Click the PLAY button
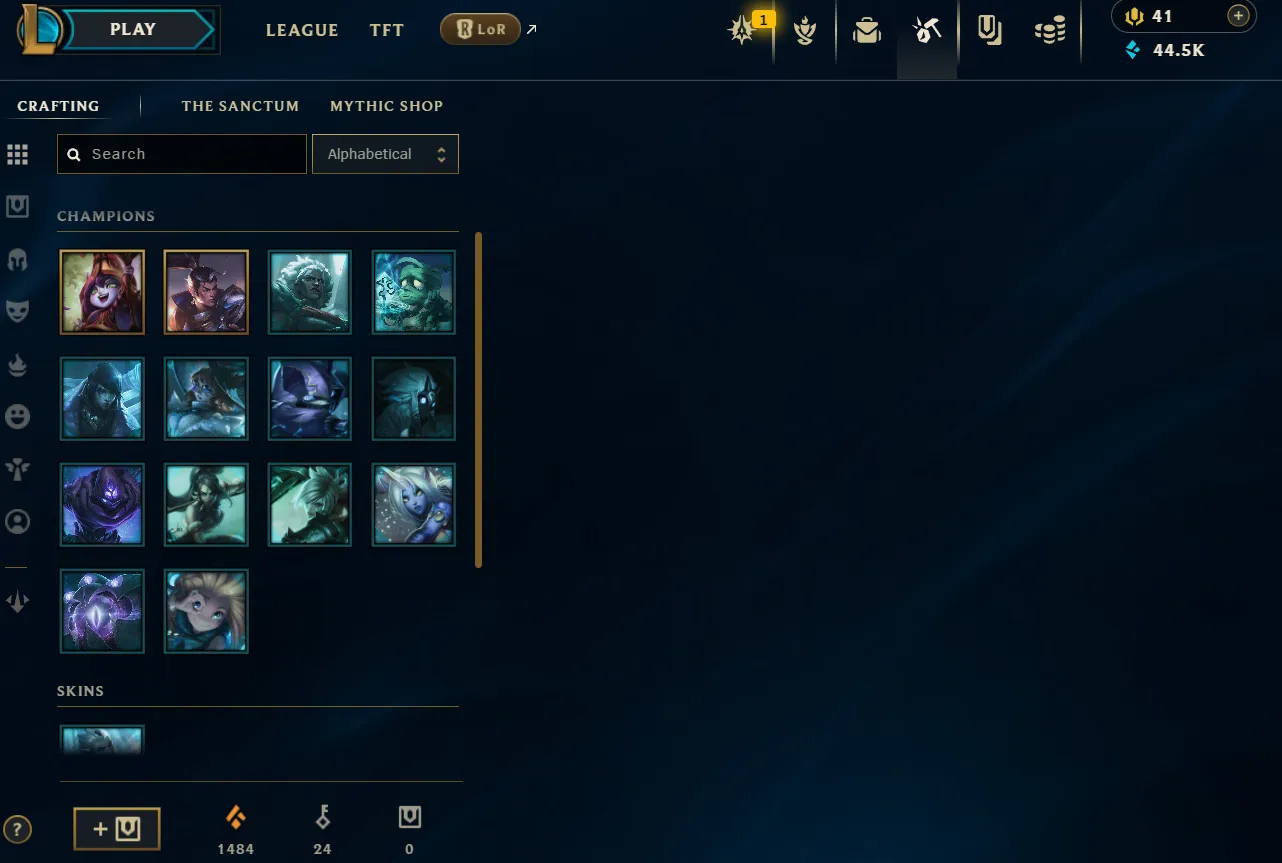This screenshot has height=863, width=1282. 133,30
